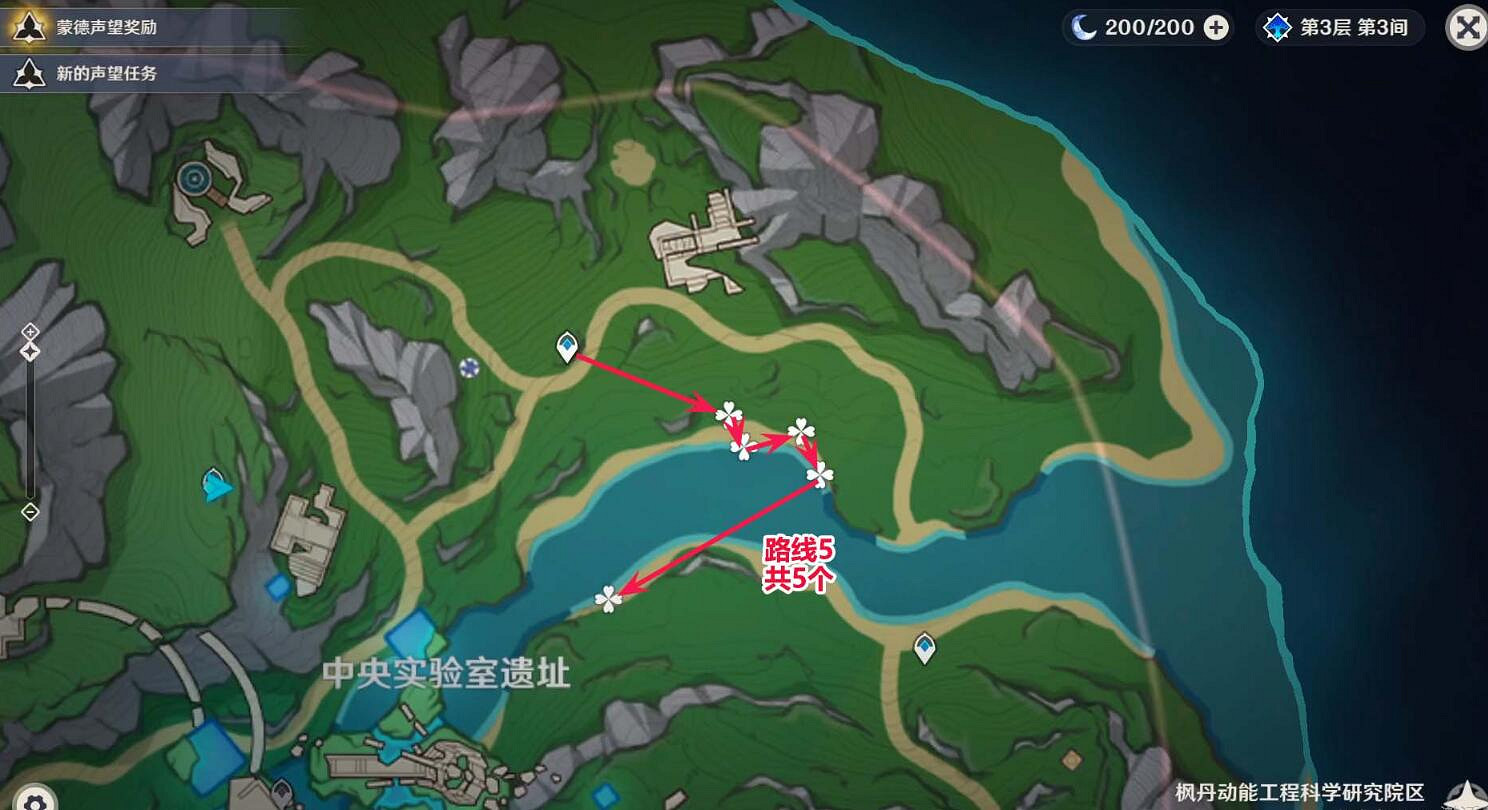Open the floor dropdown showing 第3层 第3间
The image size is (1488, 810).
click(x=1337, y=28)
